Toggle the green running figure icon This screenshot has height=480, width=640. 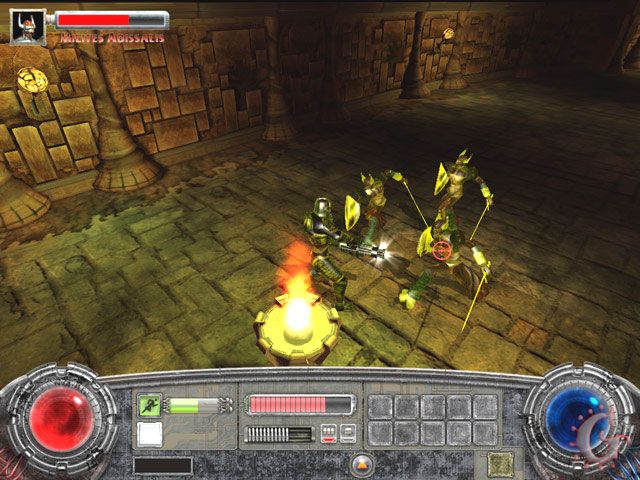pyautogui.click(x=150, y=405)
